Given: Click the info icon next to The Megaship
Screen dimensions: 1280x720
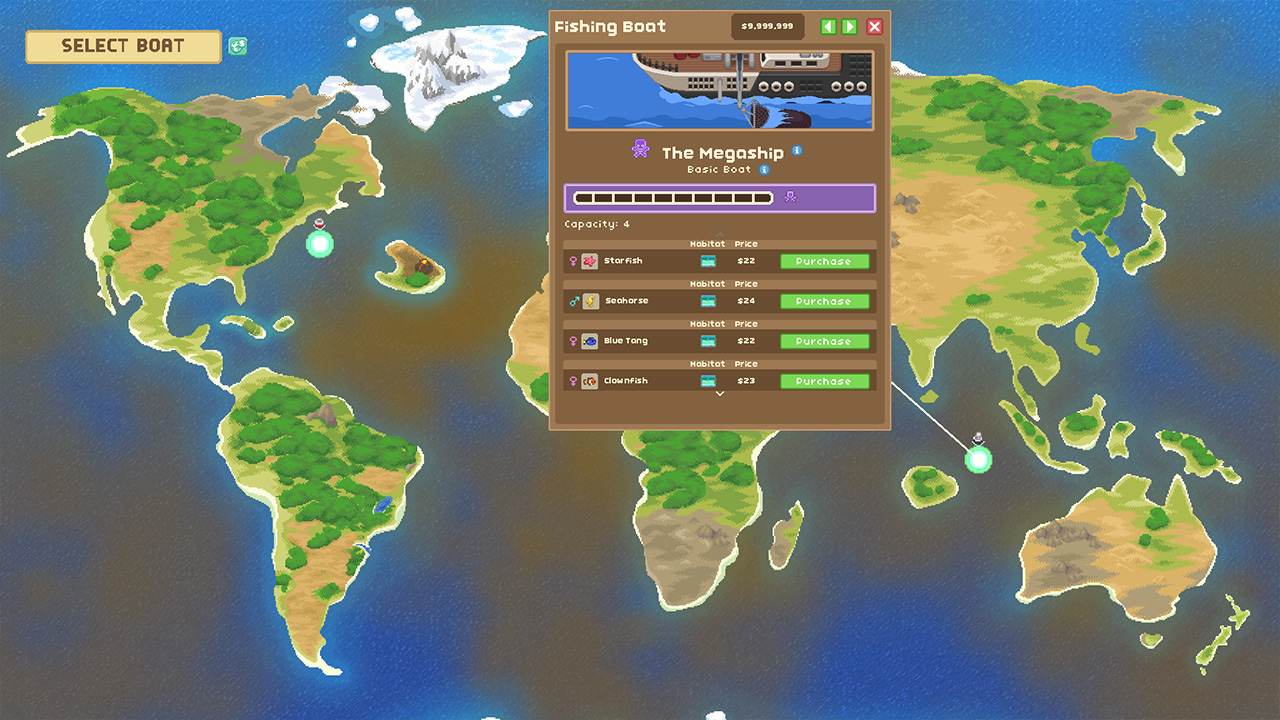Looking at the screenshot, I should pyautogui.click(x=797, y=152).
